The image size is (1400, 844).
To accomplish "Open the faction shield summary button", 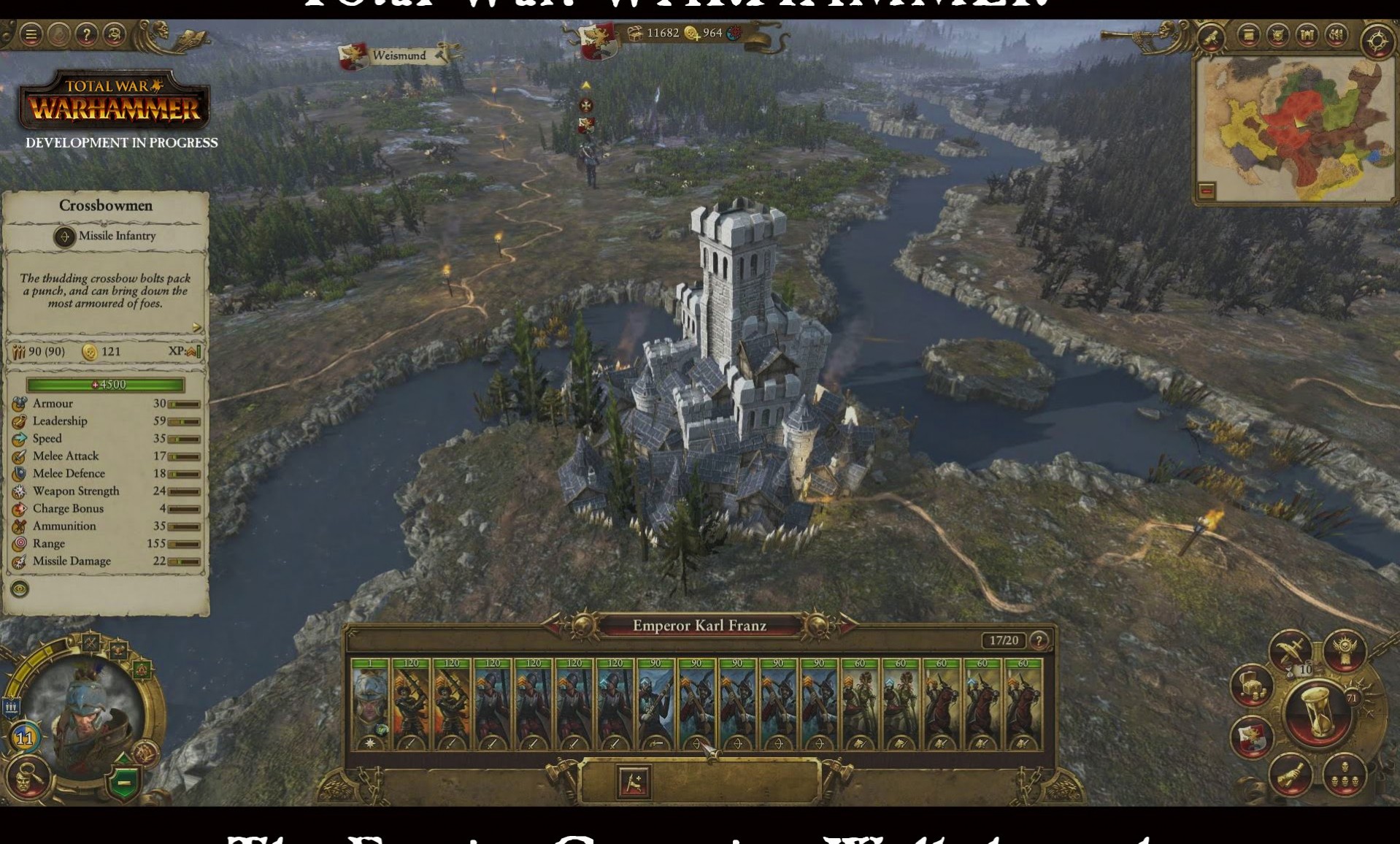I will coord(1252,737).
